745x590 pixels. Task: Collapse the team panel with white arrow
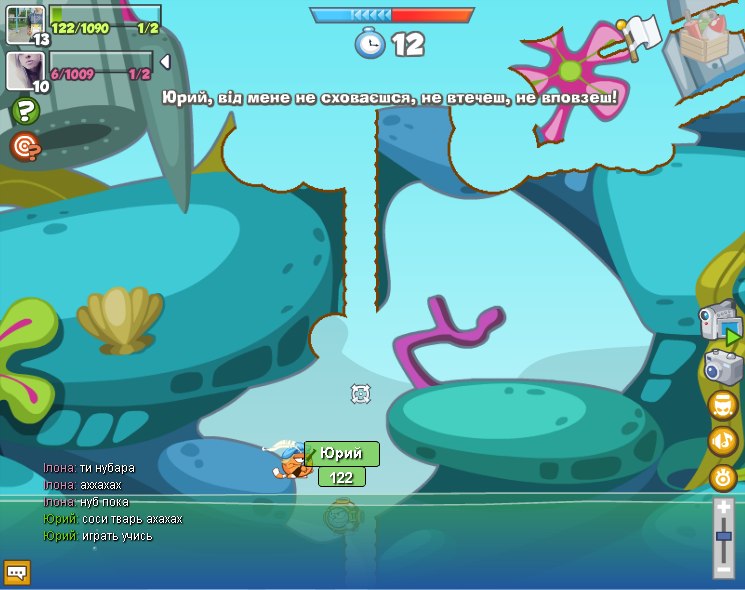coord(165,62)
